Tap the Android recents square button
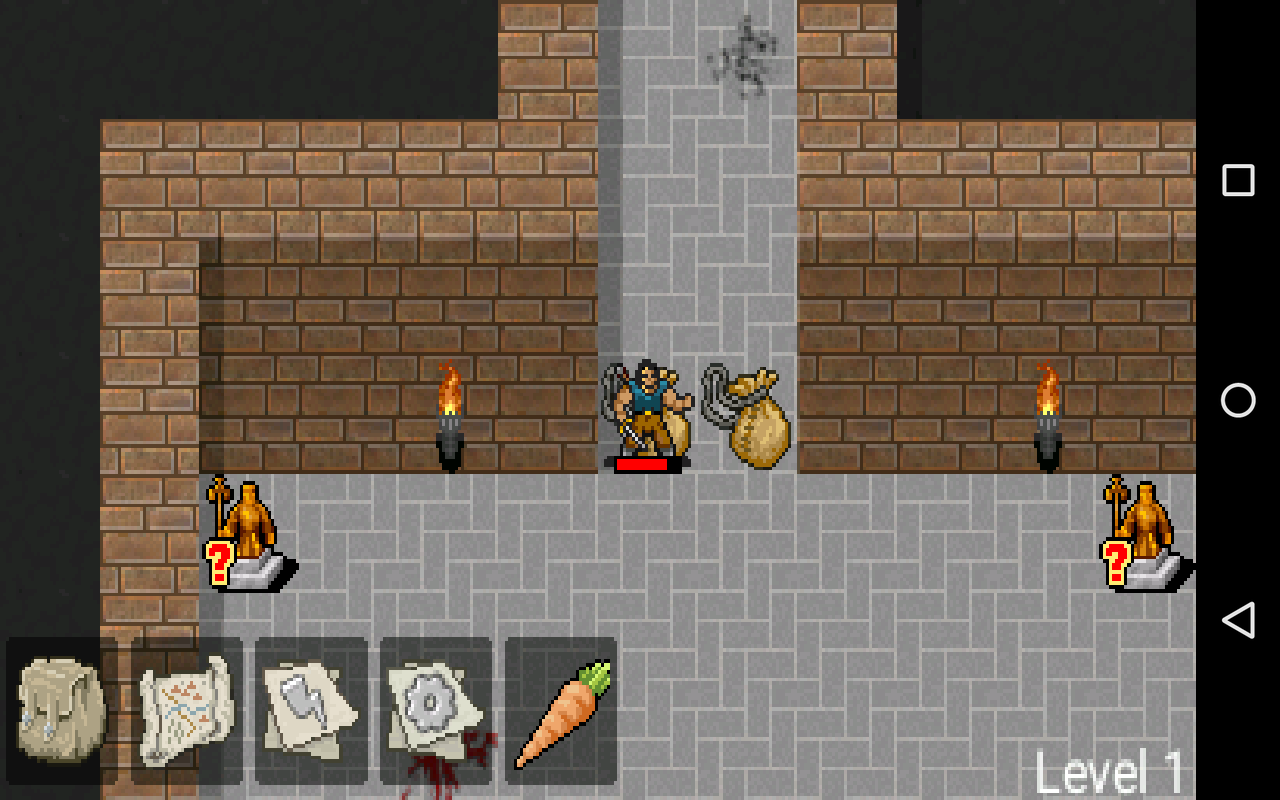 (1238, 179)
